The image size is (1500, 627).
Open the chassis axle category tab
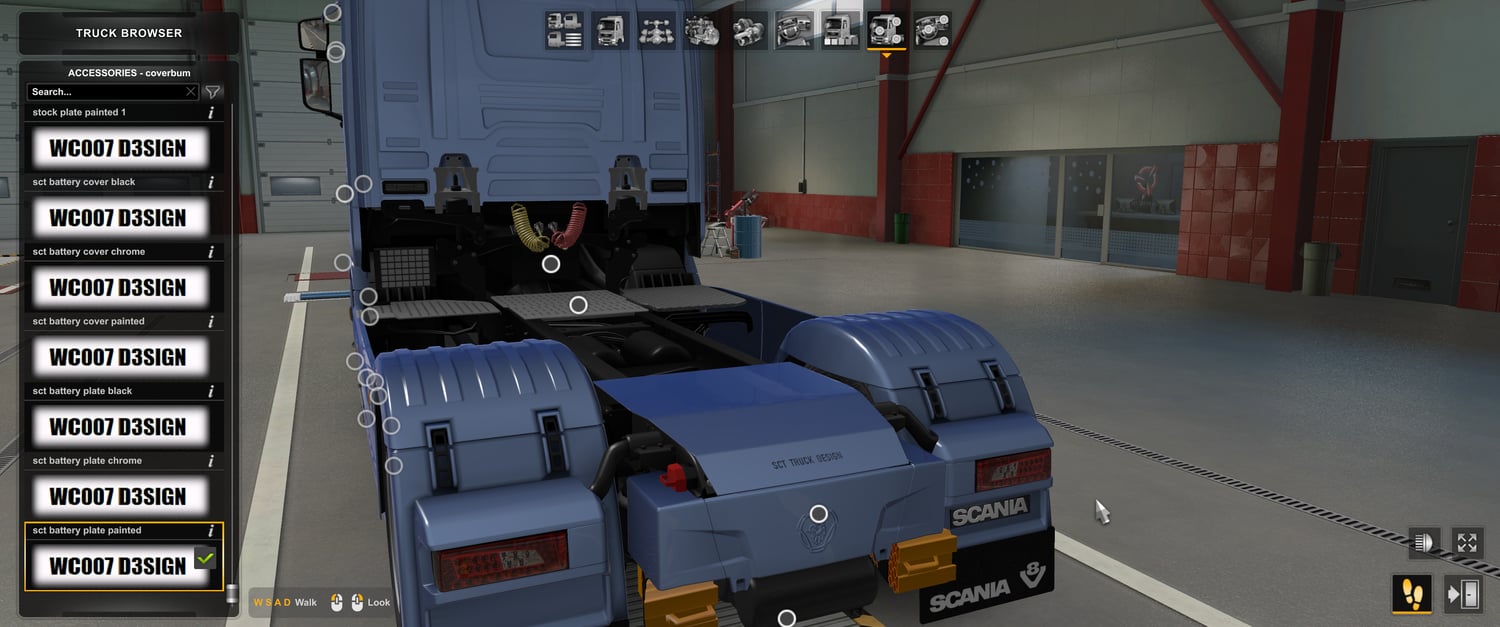656,31
